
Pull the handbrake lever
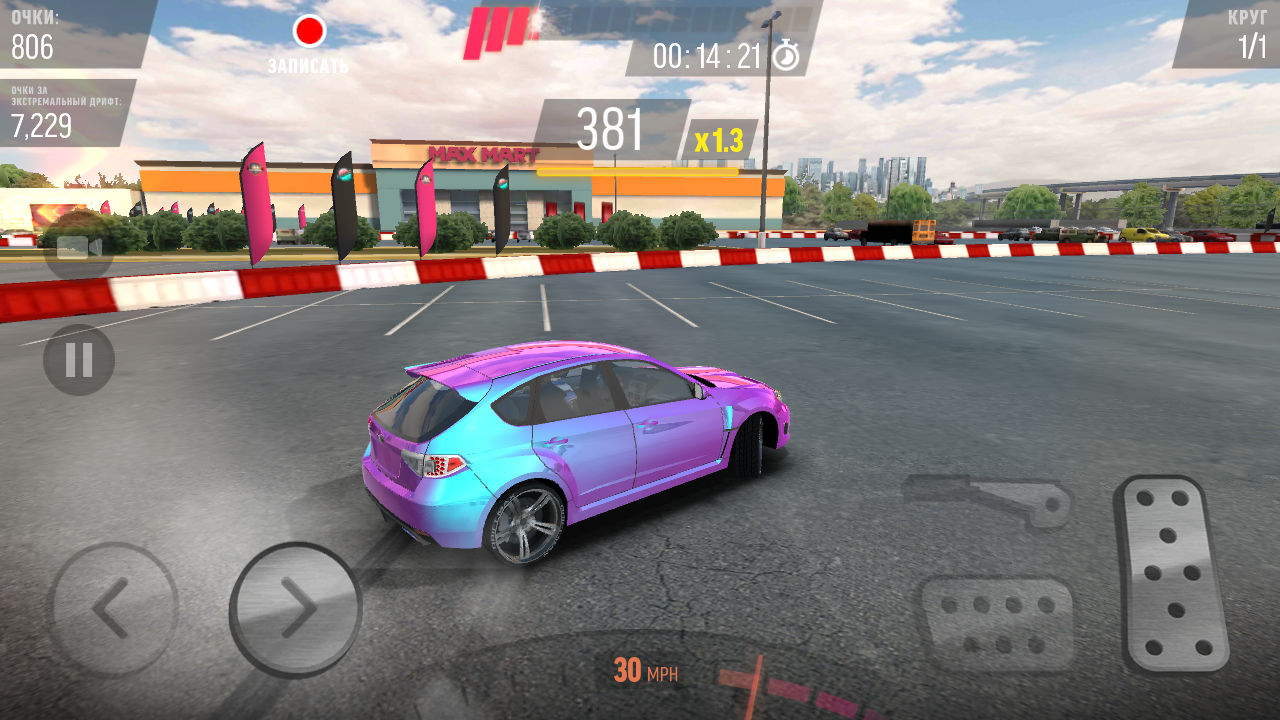[989, 497]
